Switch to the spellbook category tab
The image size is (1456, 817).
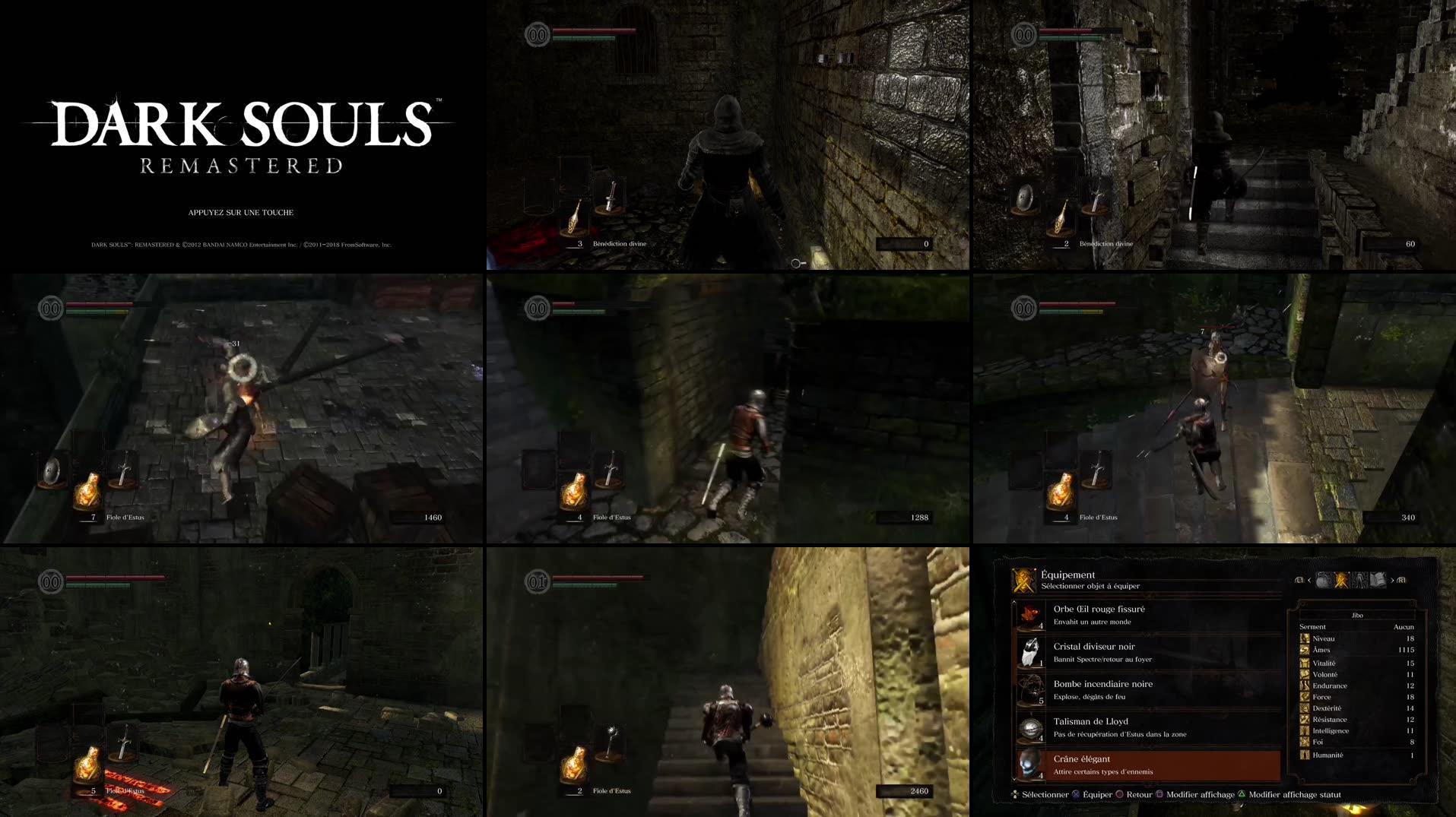pos(1379,580)
